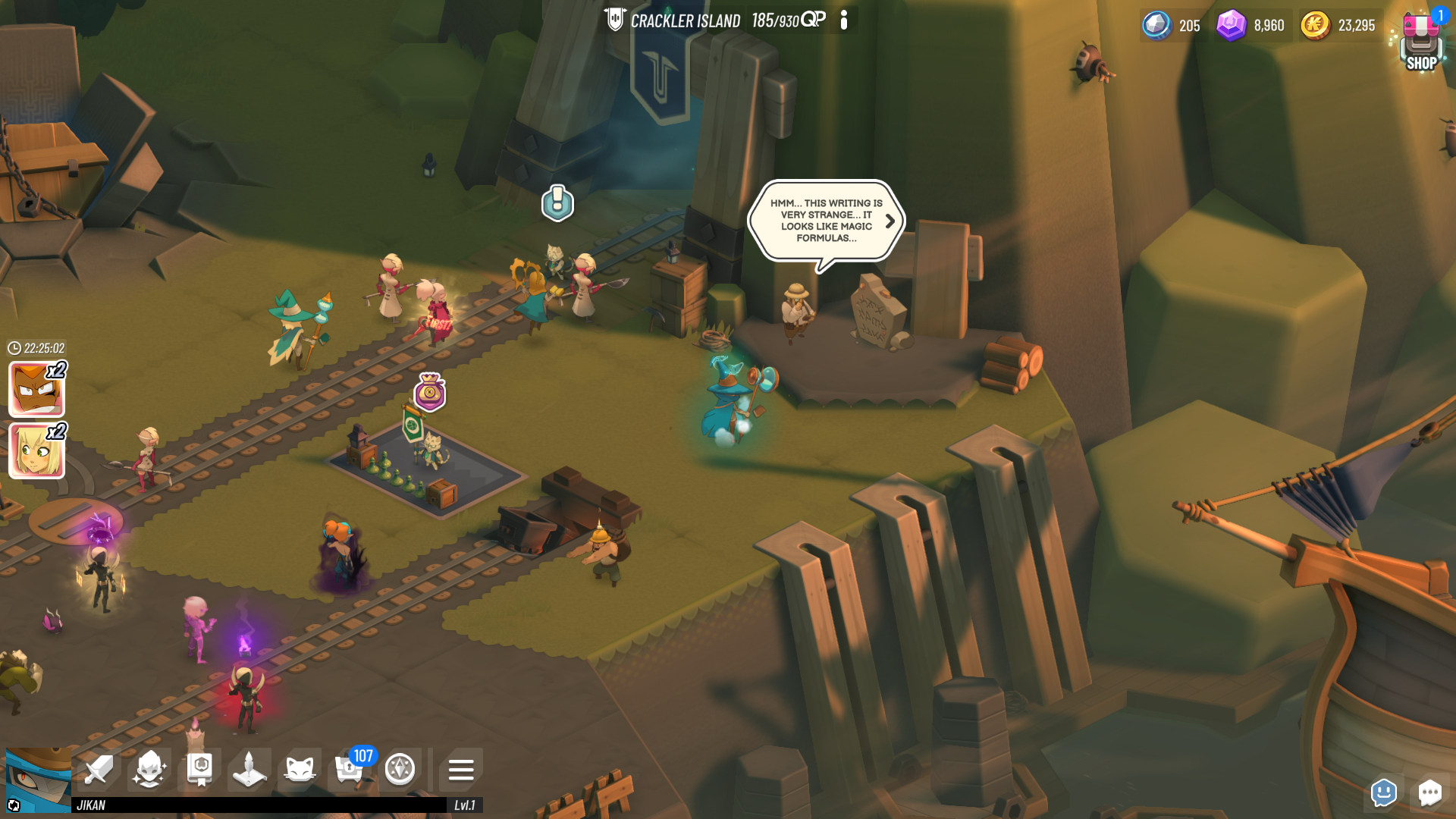Open the sword equipment menu

click(x=99, y=770)
